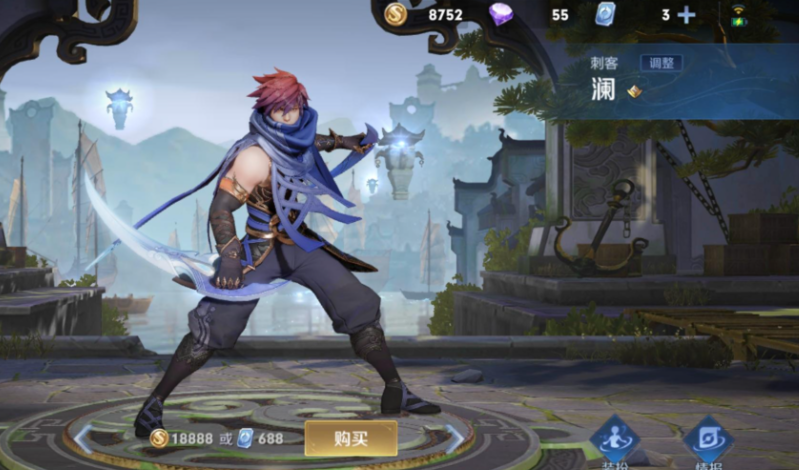
Task: Open the green network signal indicator
Action: (739, 14)
